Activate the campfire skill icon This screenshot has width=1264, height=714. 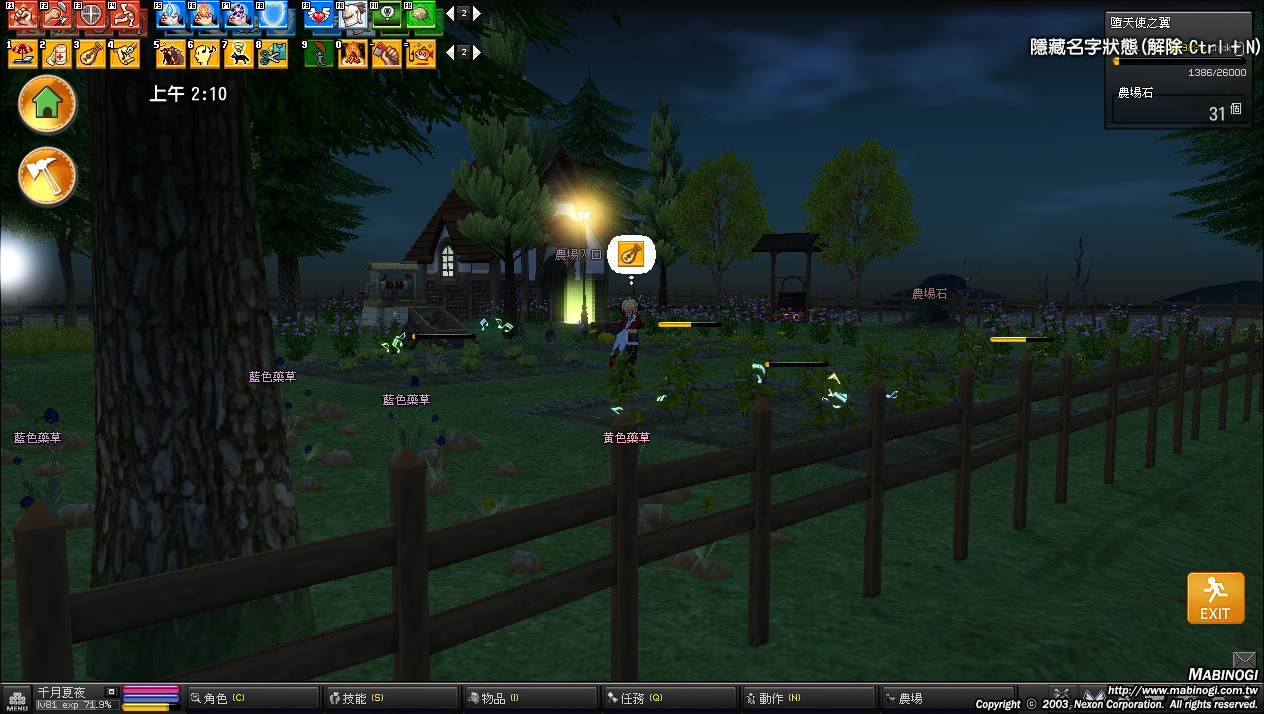(353, 53)
